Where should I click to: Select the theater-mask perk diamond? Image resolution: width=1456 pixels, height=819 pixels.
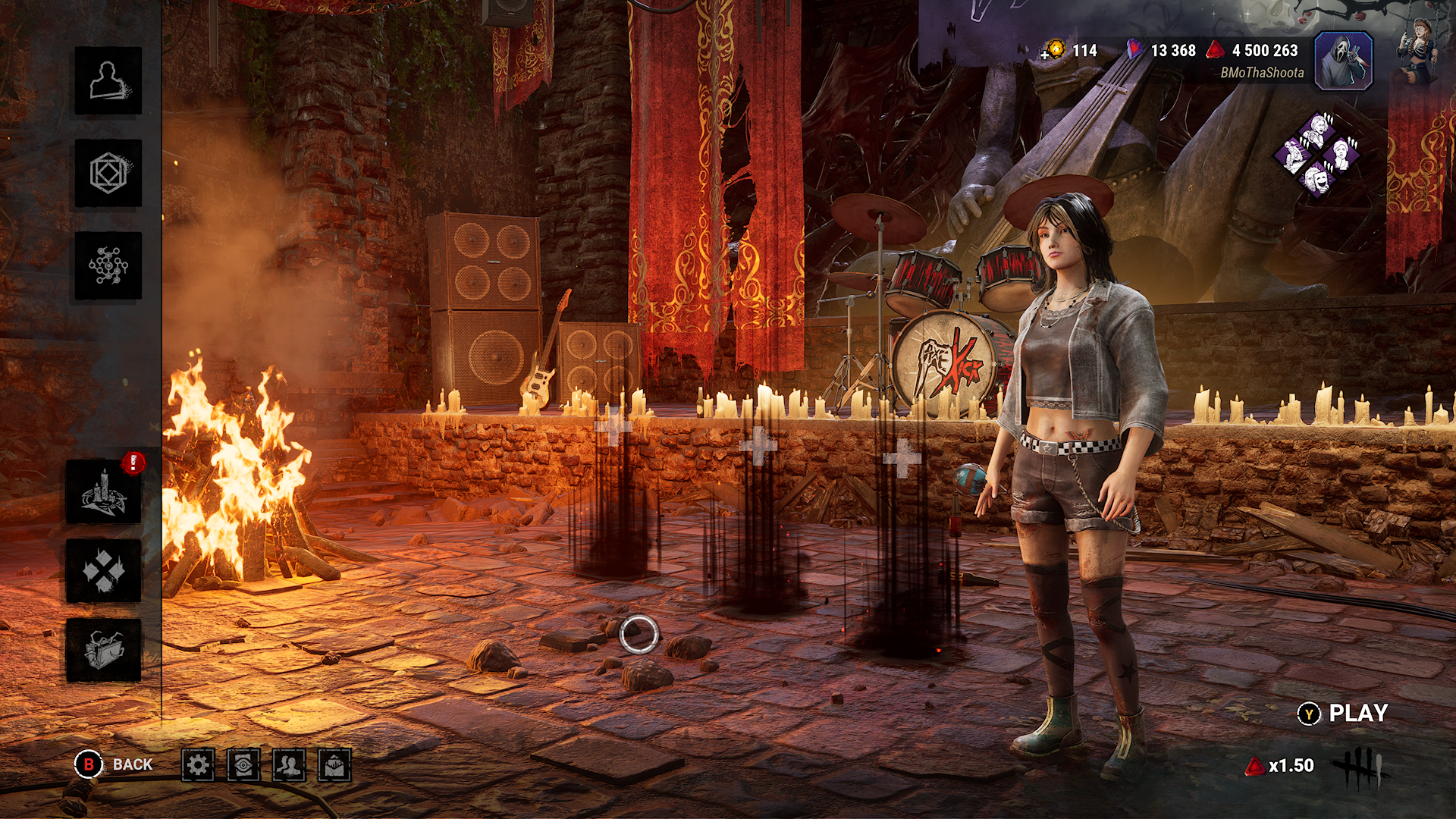(1319, 180)
